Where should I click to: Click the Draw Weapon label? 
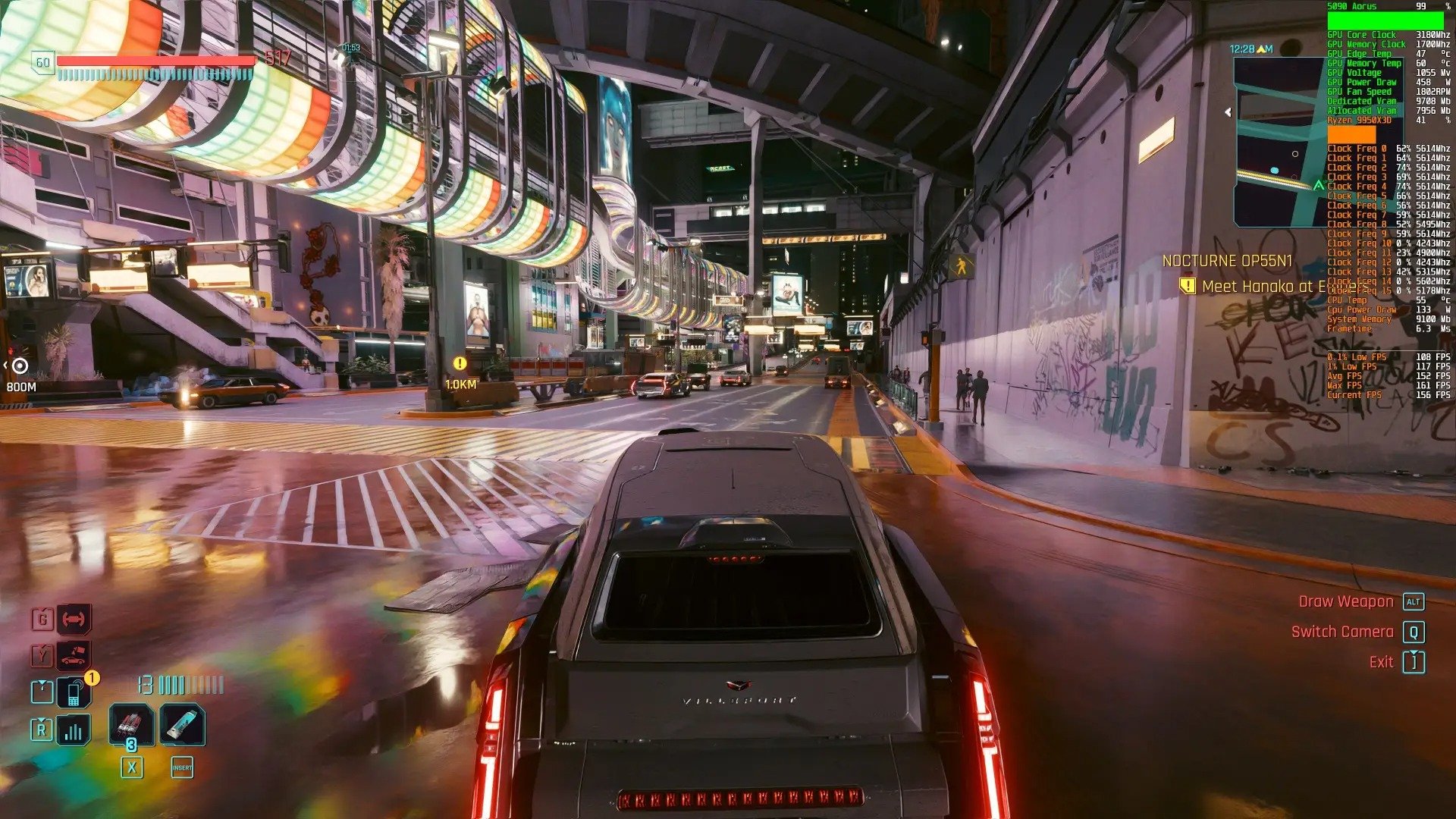[1345, 601]
